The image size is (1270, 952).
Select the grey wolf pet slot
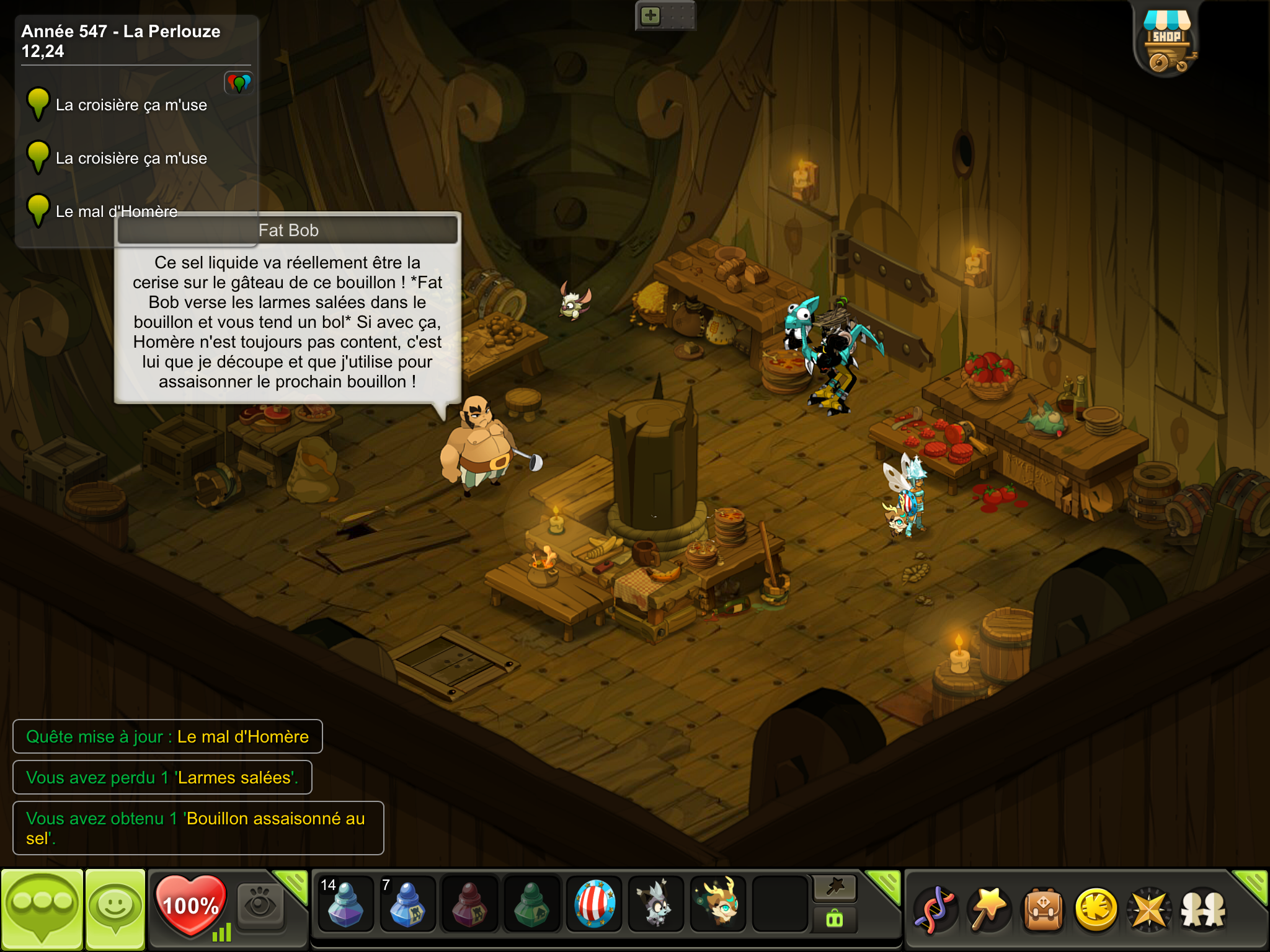pyautogui.click(x=655, y=905)
